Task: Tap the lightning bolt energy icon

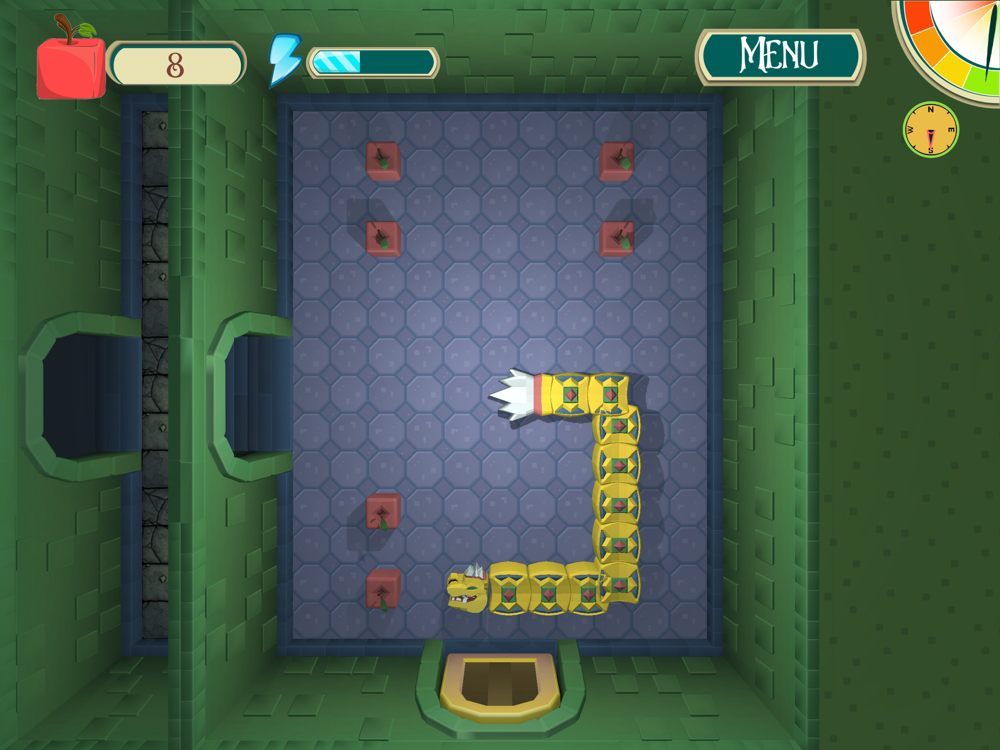Action: pos(284,60)
